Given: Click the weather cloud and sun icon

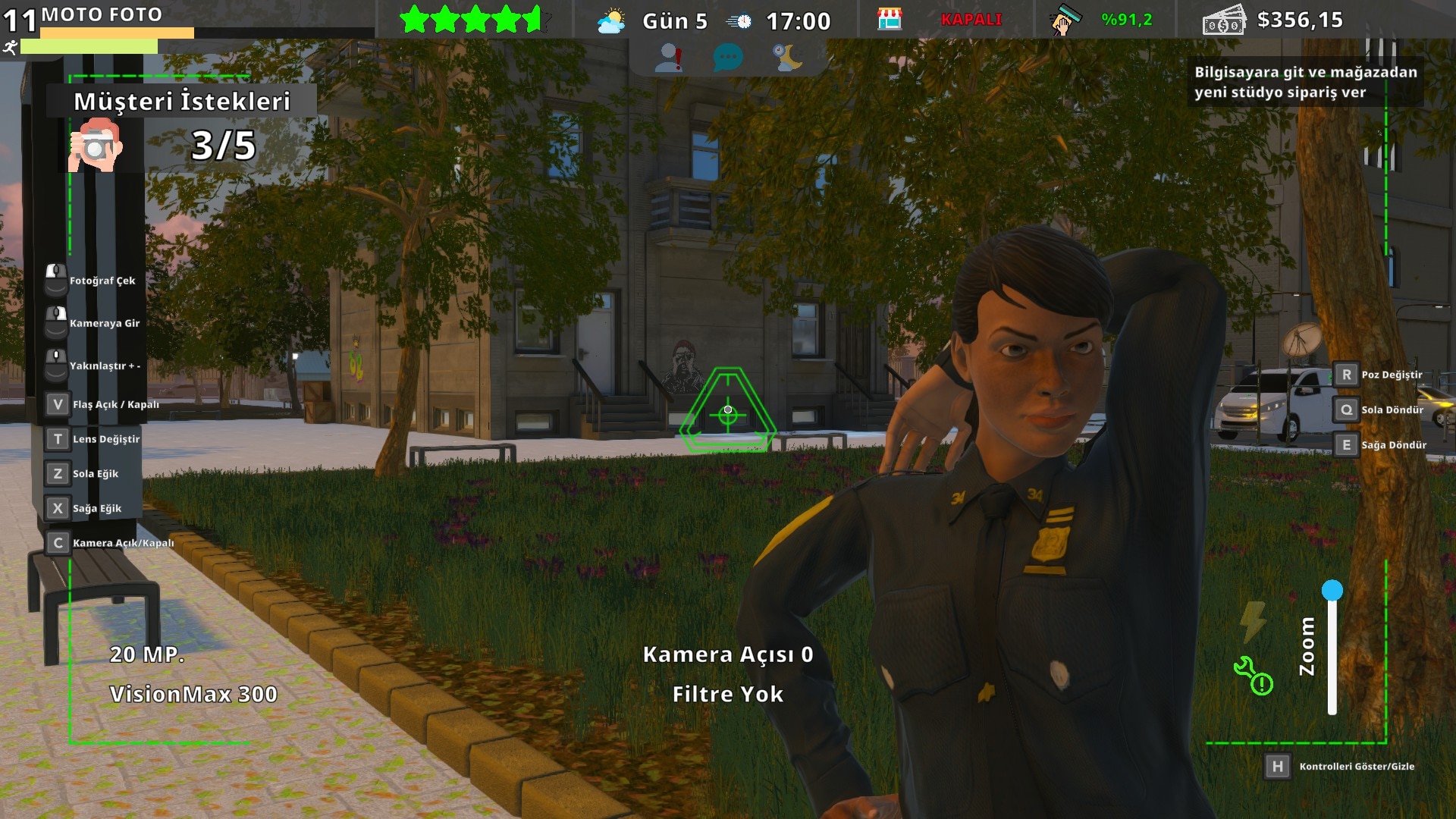Looking at the screenshot, I should (x=611, y=21).
